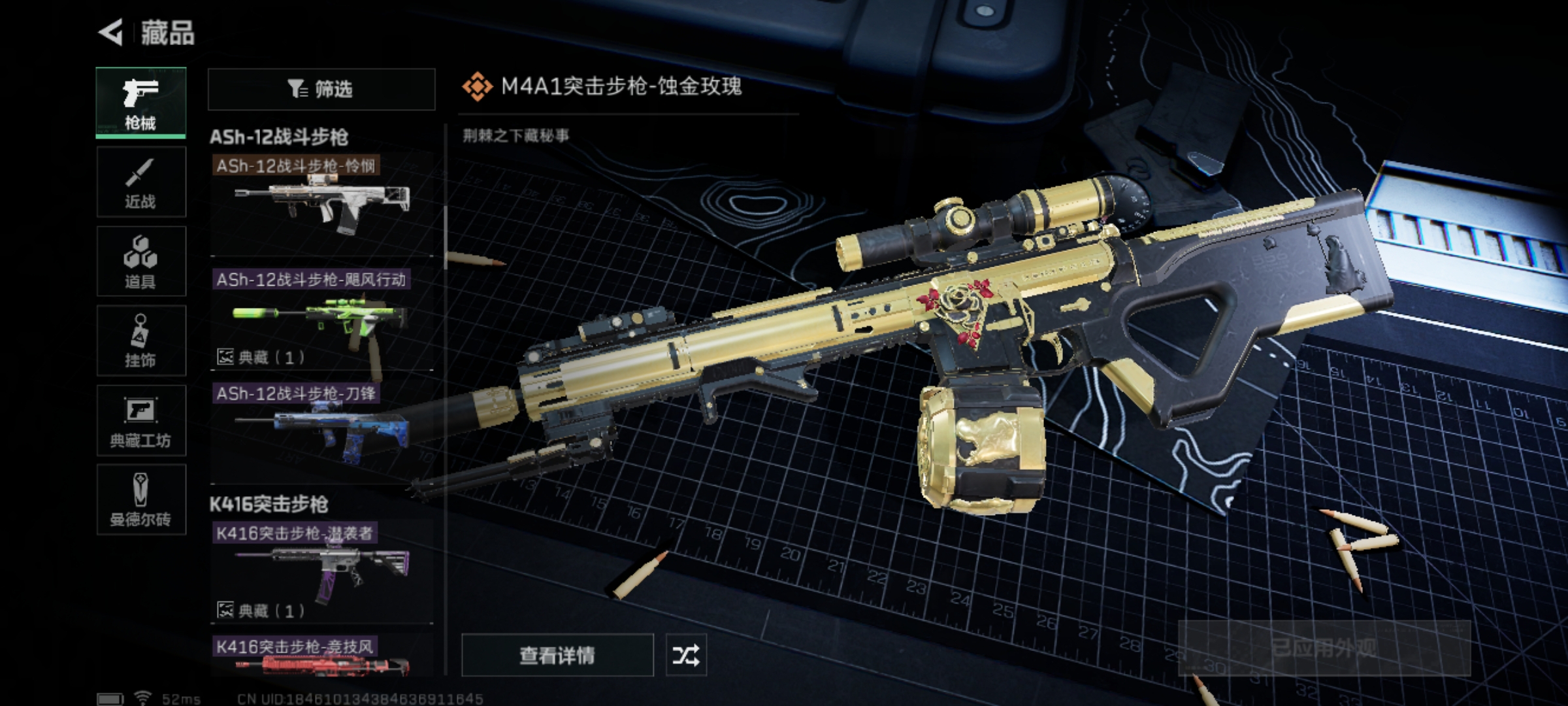Go back using the arrow beside 藏品

111,33
